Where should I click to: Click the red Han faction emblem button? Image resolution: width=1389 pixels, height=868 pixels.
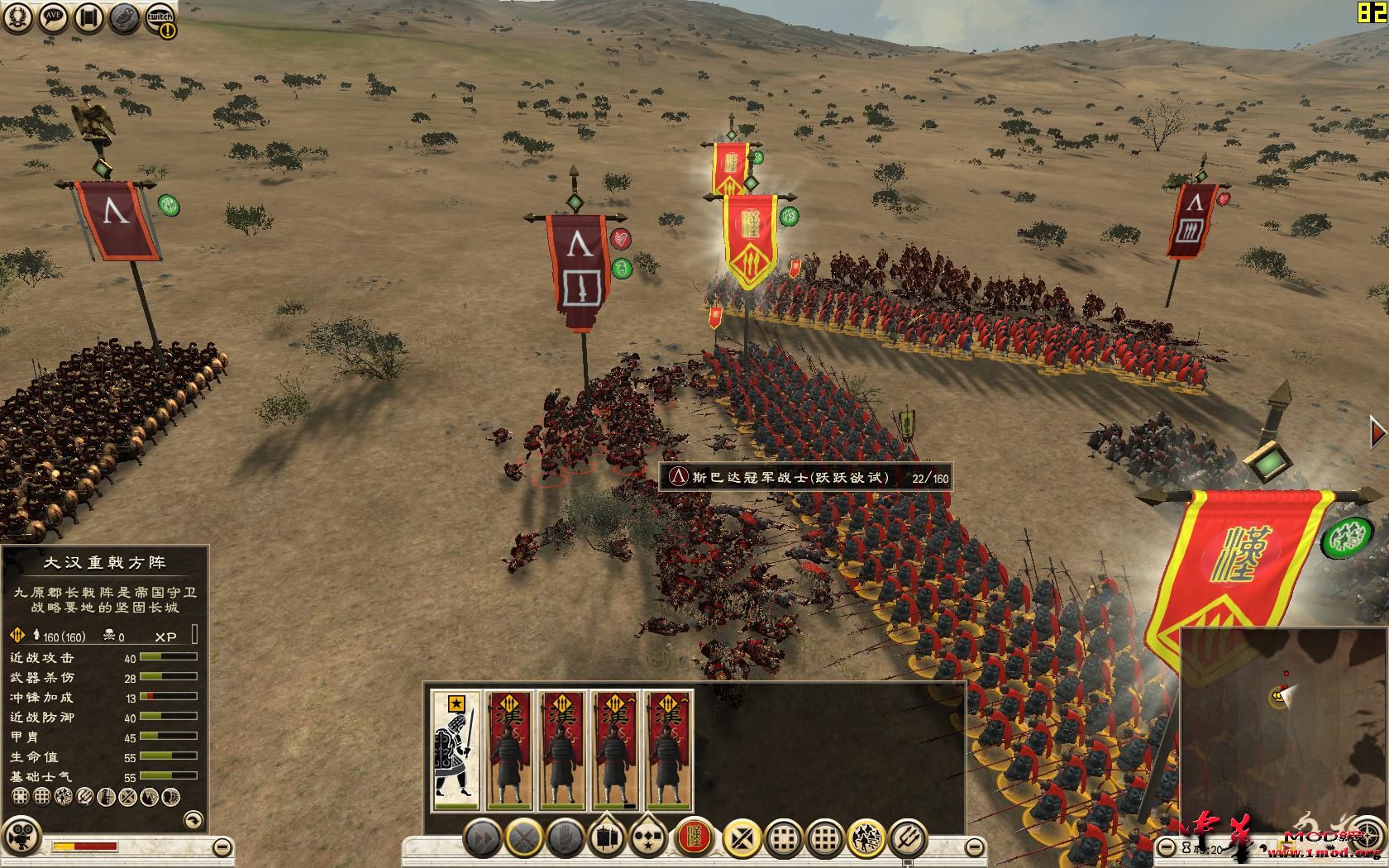(695, 839)
